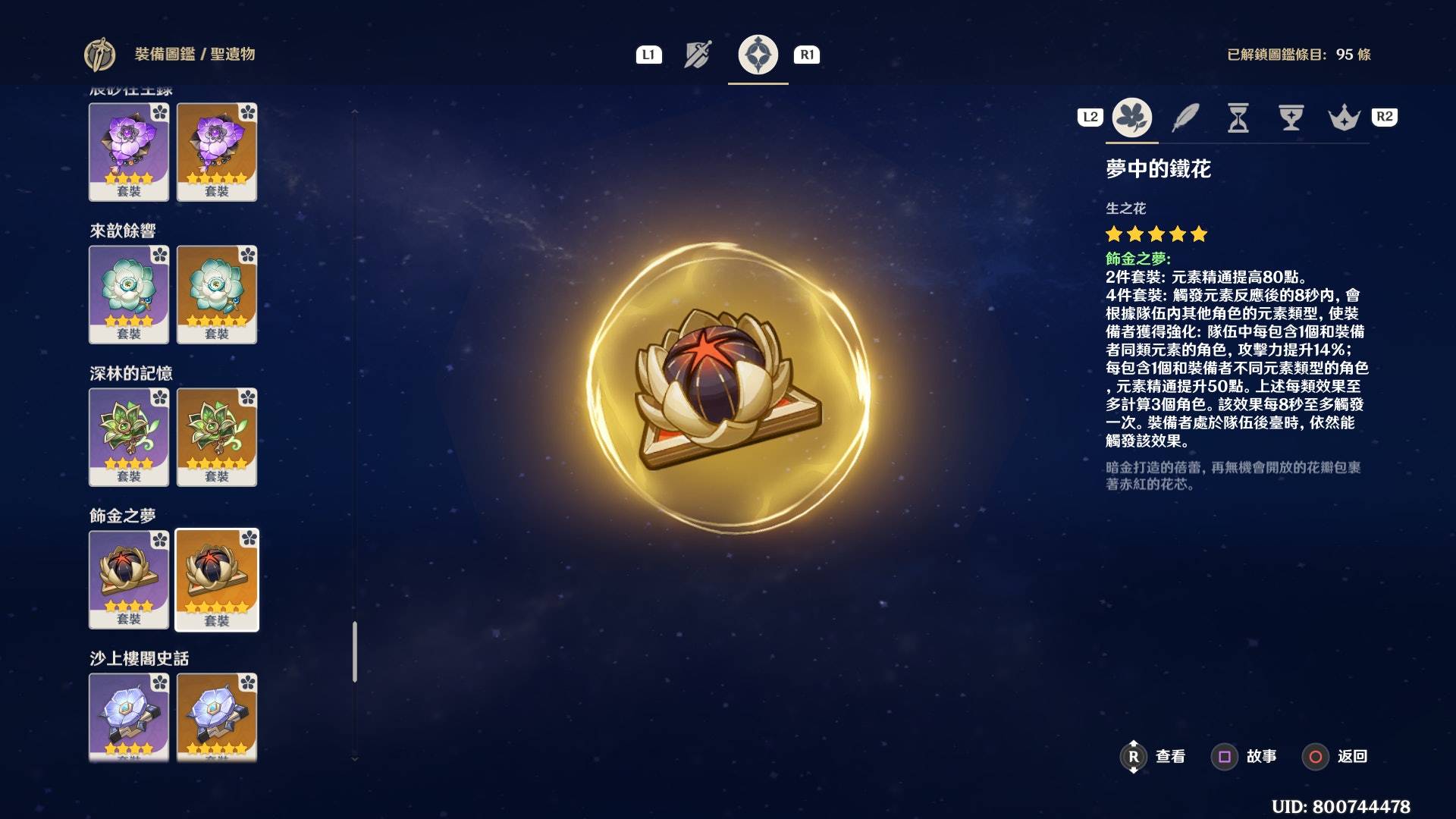Open the Sands of Eon hourglass tab
Screen dimensions: 1456x819
pos(1238,118)
